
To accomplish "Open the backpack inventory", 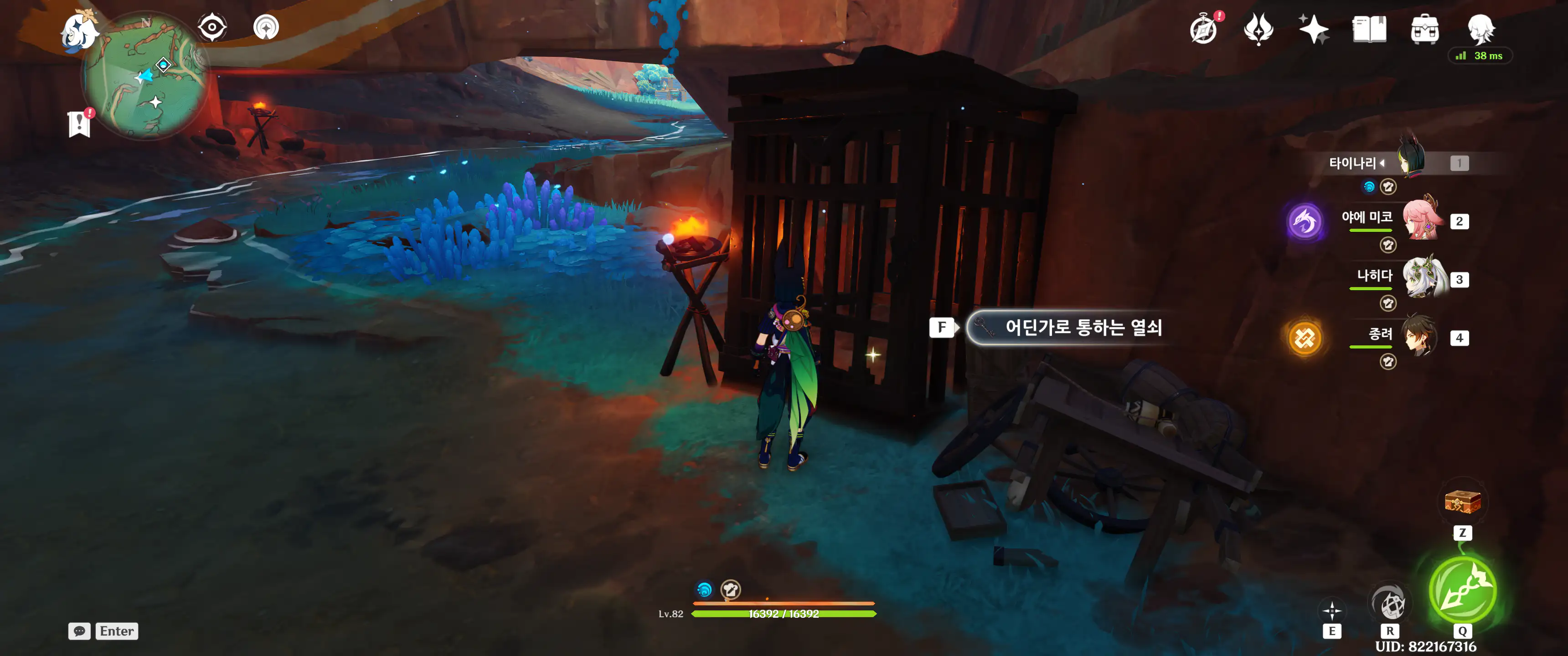I will point(1424,29).
